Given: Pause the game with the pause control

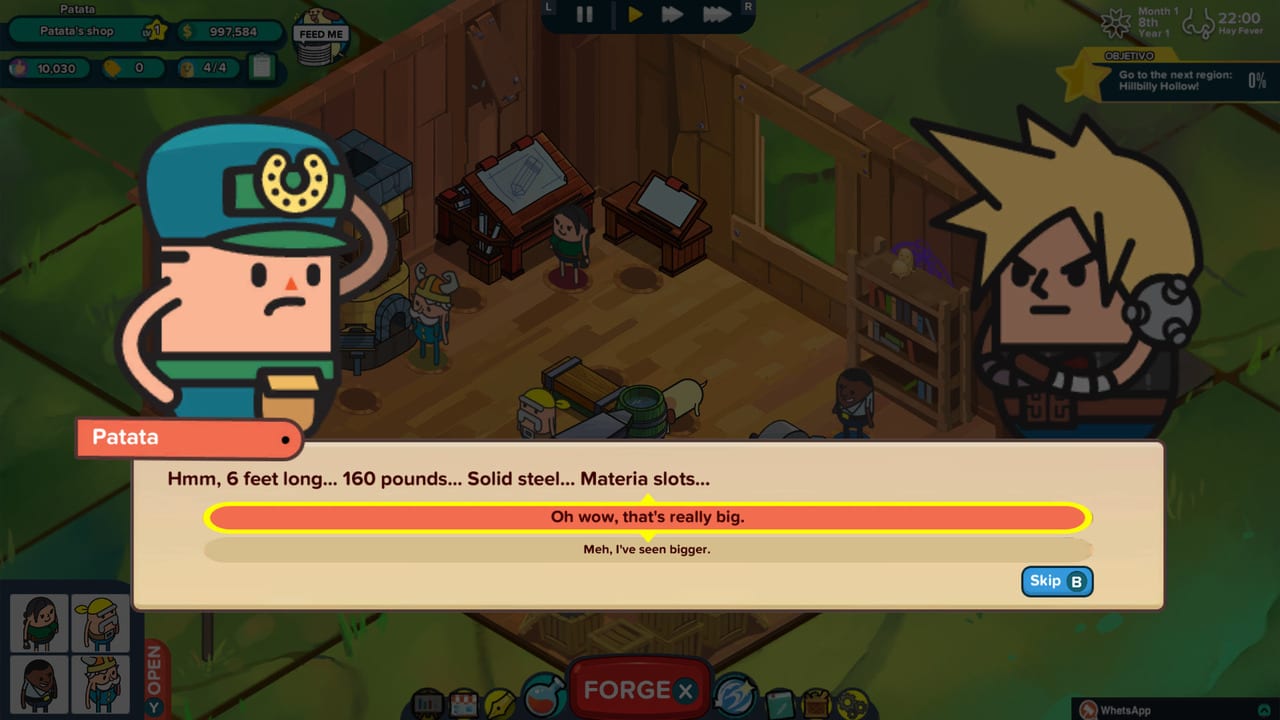Looking at the screenshot, I should click(x=584, y=15).
